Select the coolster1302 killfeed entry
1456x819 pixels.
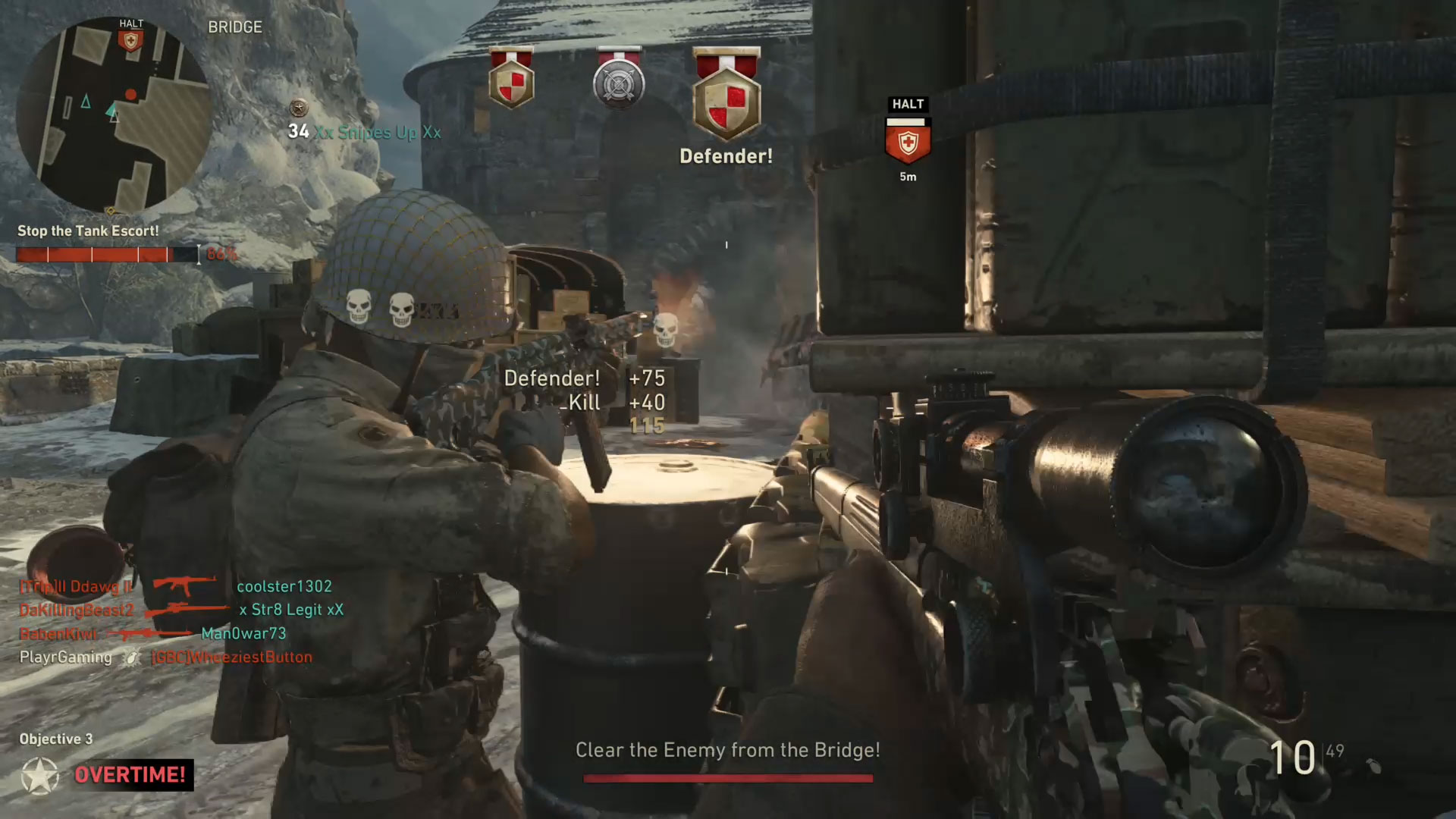[284, 586]
